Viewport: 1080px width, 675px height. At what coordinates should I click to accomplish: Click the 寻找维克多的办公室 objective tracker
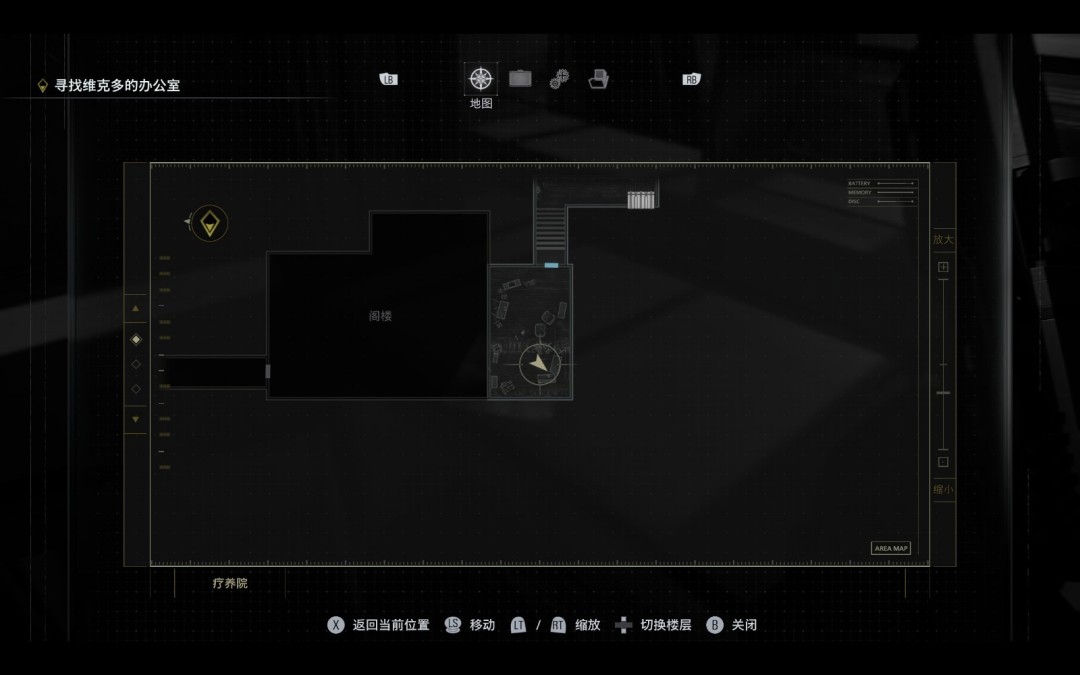[117, 86]
